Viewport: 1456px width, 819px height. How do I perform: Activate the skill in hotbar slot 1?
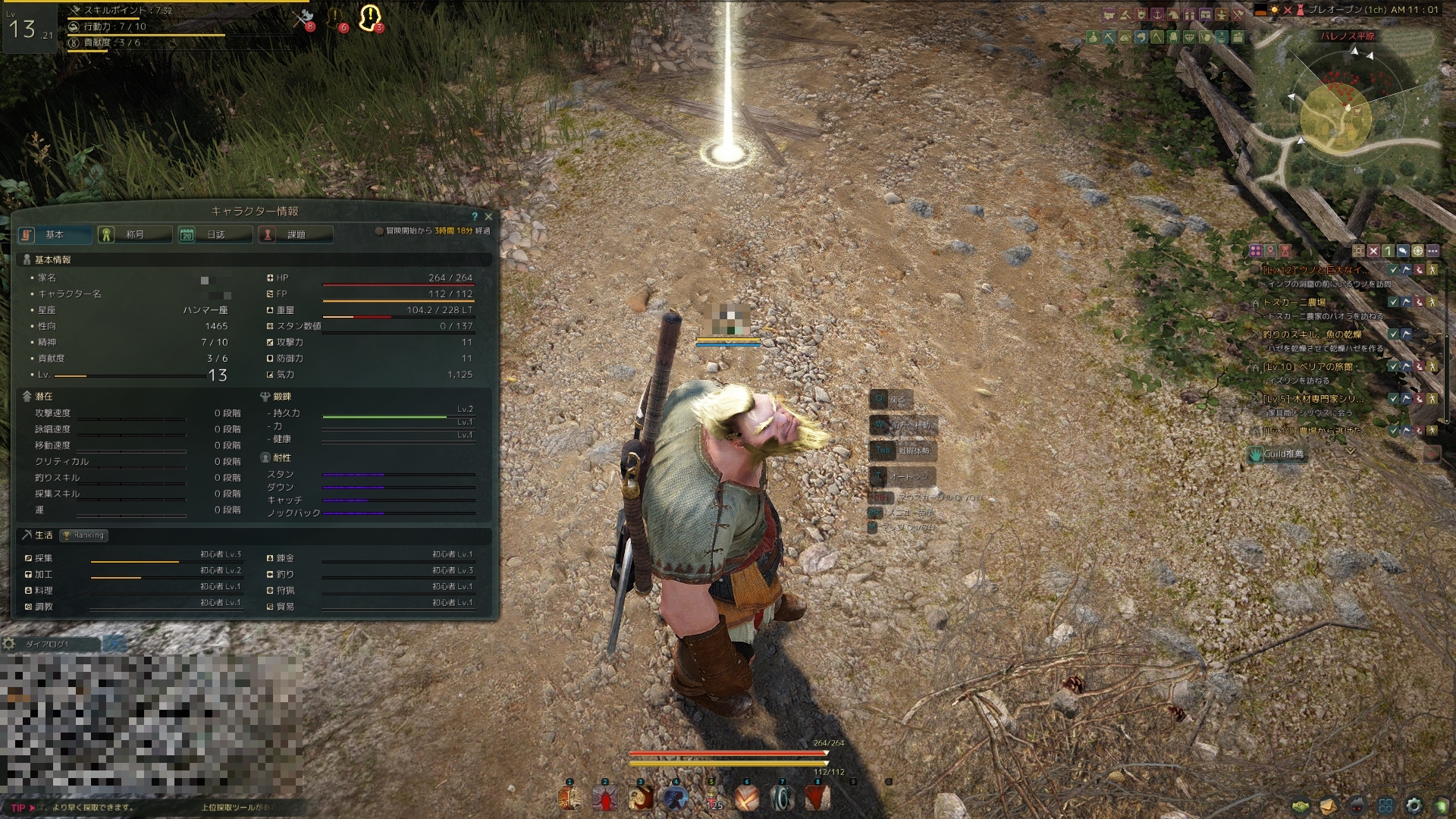[x=570, y=799]
